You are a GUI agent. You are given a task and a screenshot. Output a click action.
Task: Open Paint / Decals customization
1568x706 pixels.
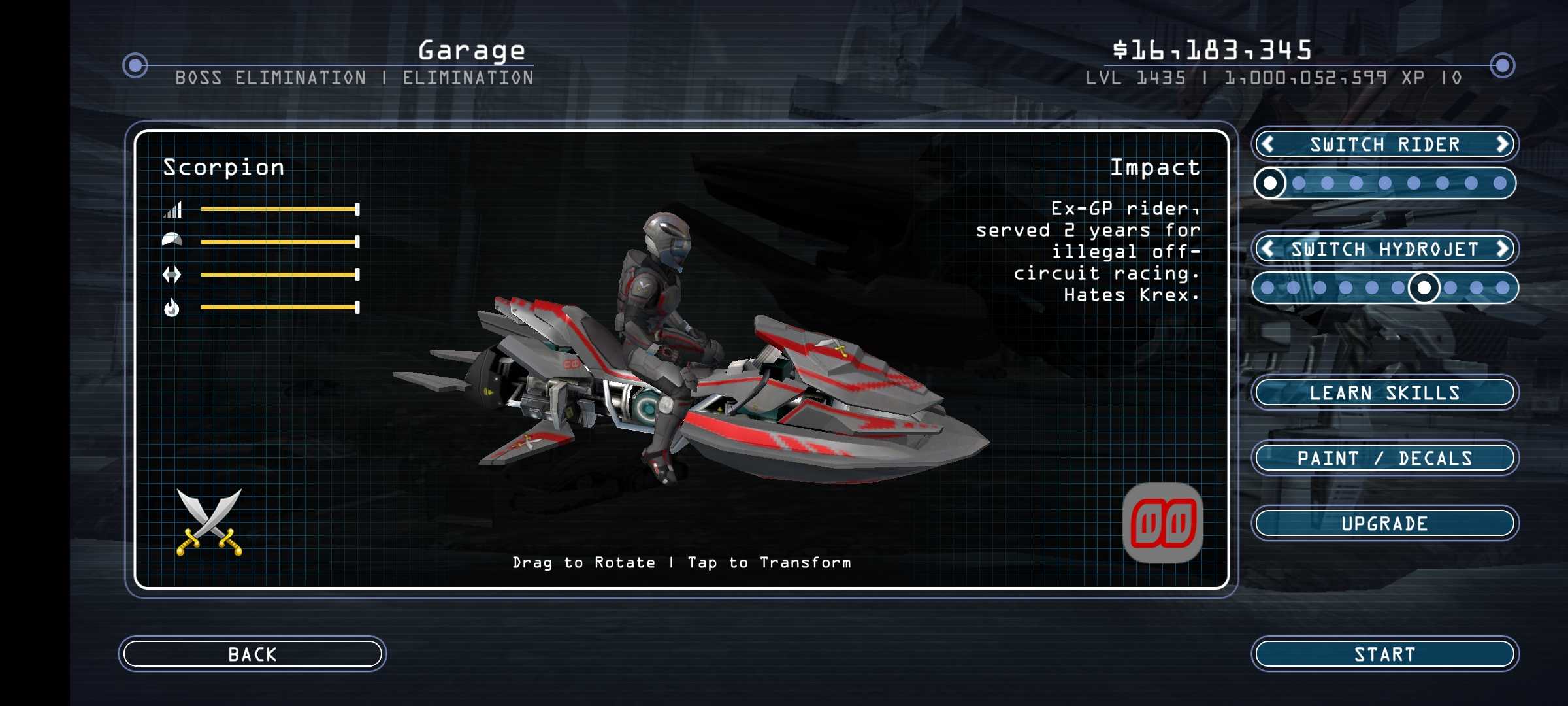point(1384,458)
